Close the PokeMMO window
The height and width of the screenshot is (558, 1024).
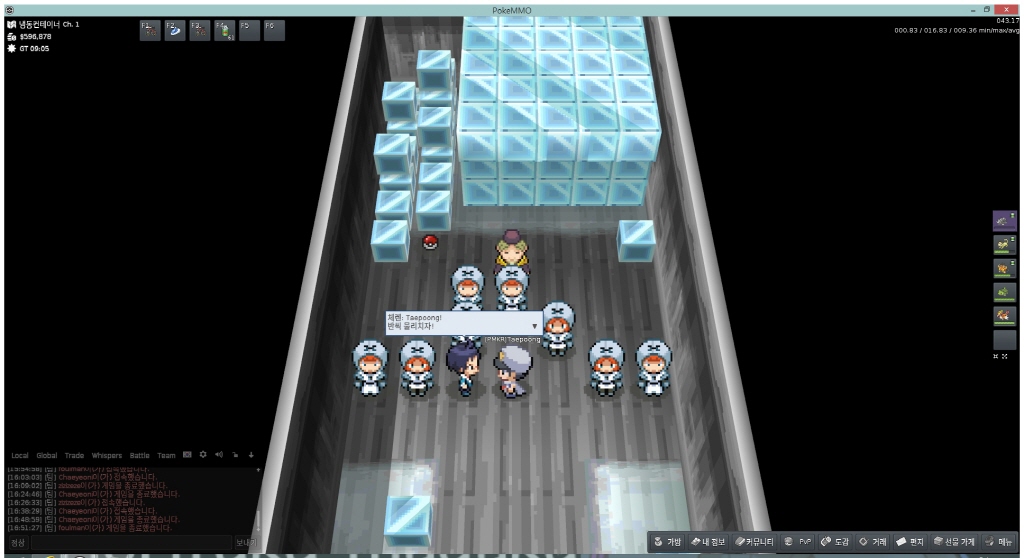click(x=1007, y=9)
